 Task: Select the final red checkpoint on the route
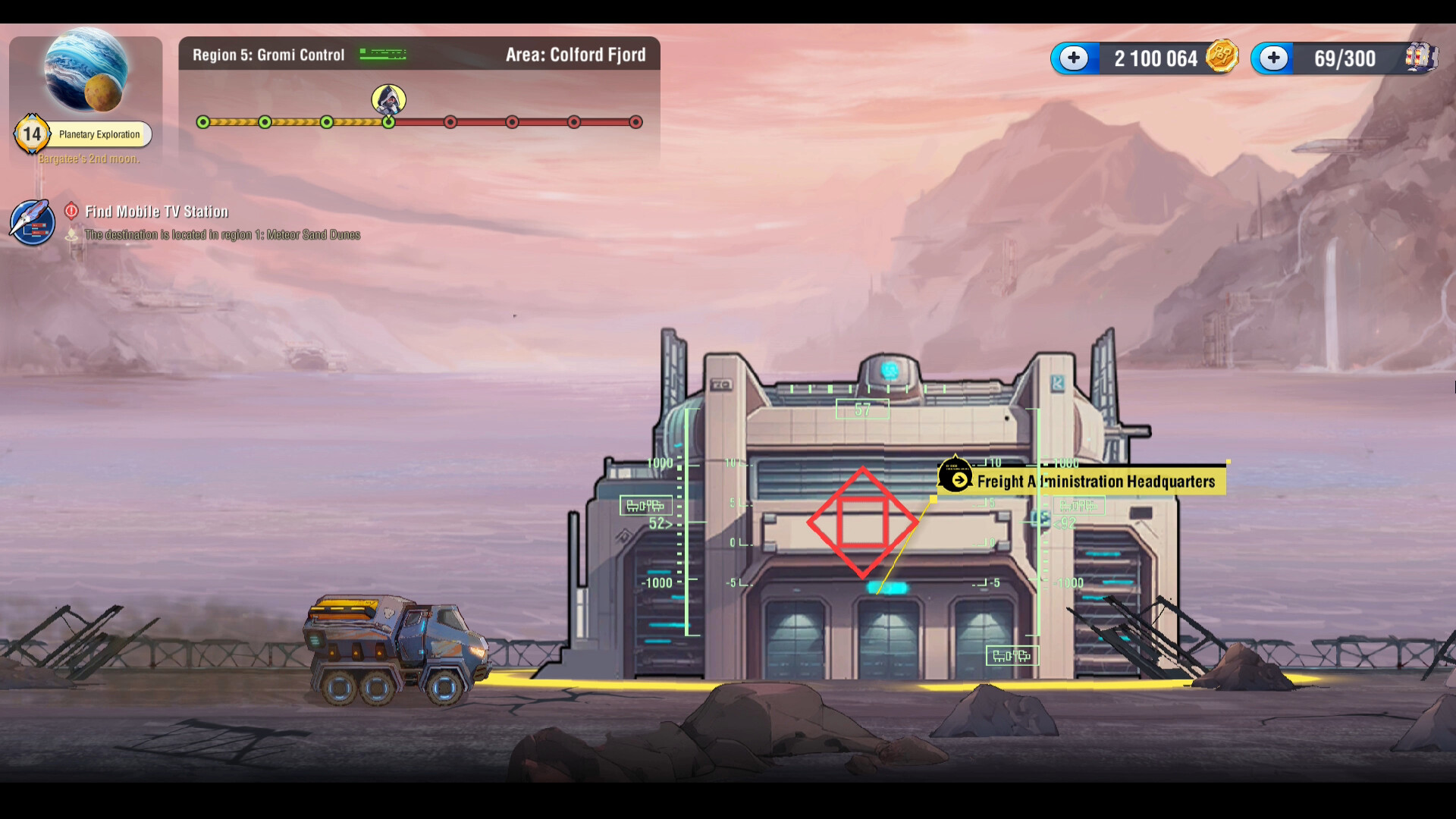click(635, 121)
